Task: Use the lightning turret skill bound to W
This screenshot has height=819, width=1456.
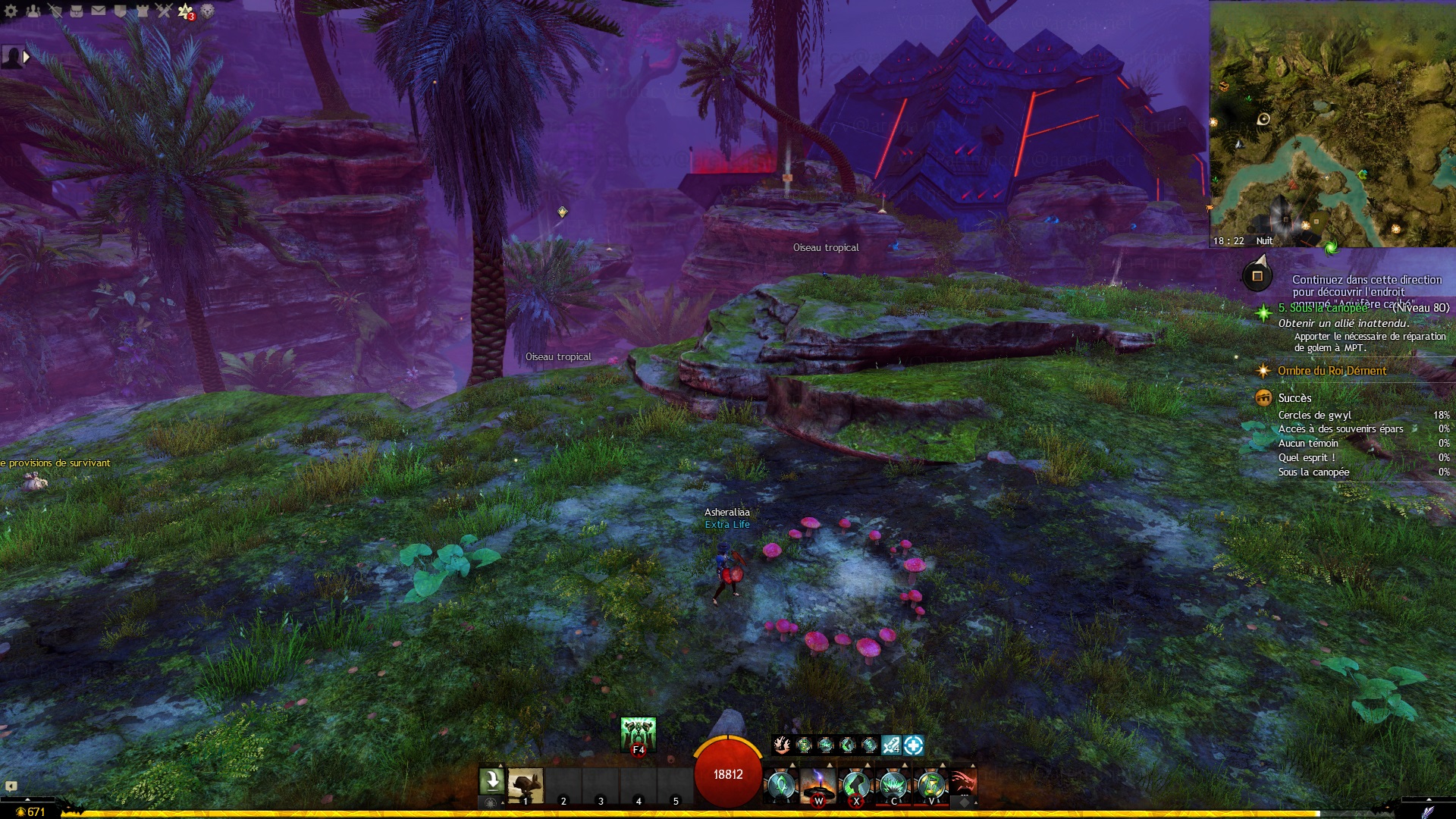Action: point(818,785)
